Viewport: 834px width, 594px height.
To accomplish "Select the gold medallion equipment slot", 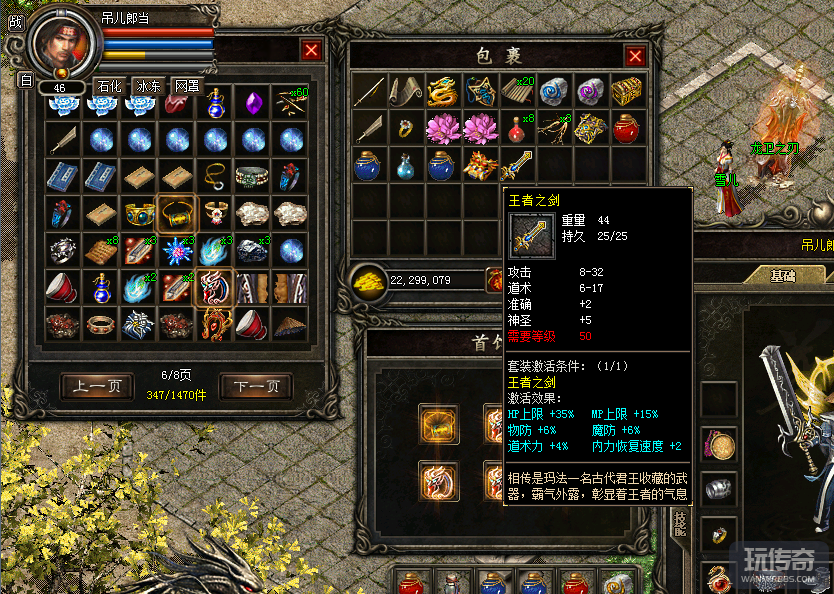I will tap(718, 442).
